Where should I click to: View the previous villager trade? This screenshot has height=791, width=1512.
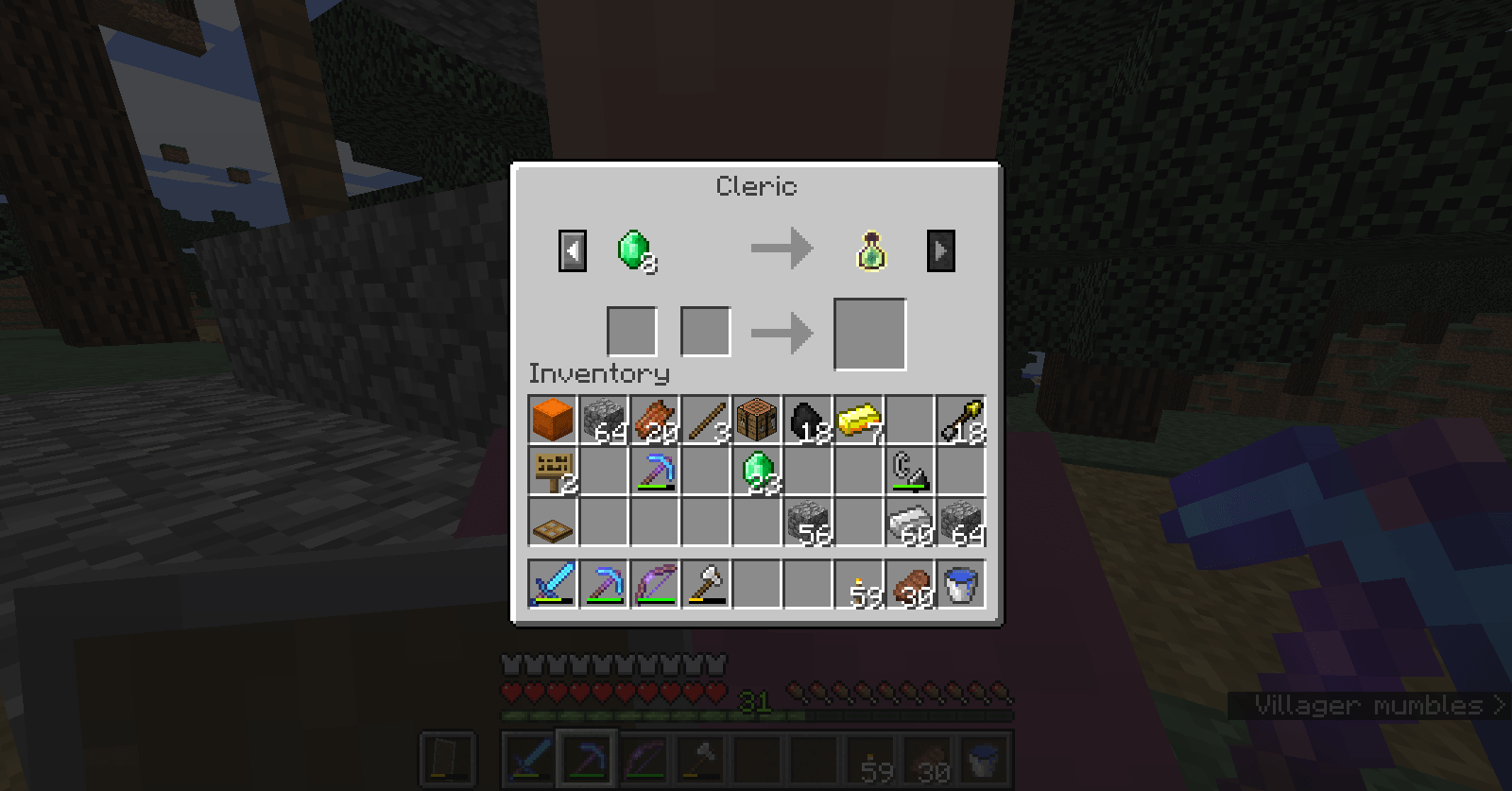(x=572, y=249)
